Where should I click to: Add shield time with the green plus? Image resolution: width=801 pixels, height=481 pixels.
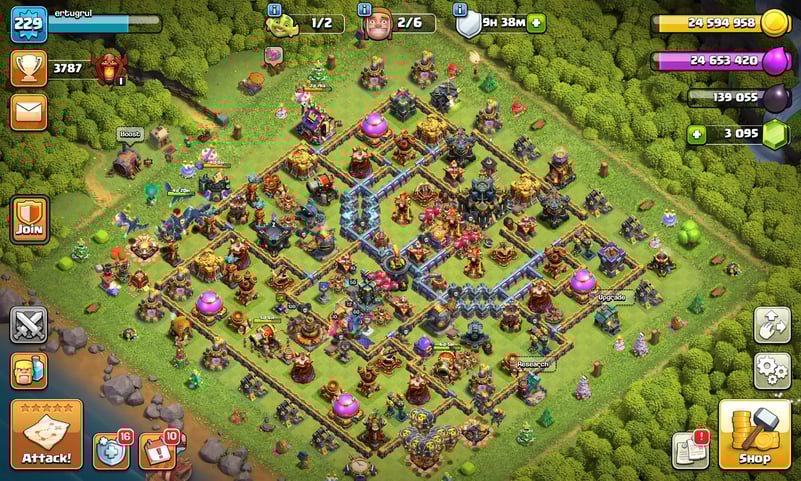[537, 22]
